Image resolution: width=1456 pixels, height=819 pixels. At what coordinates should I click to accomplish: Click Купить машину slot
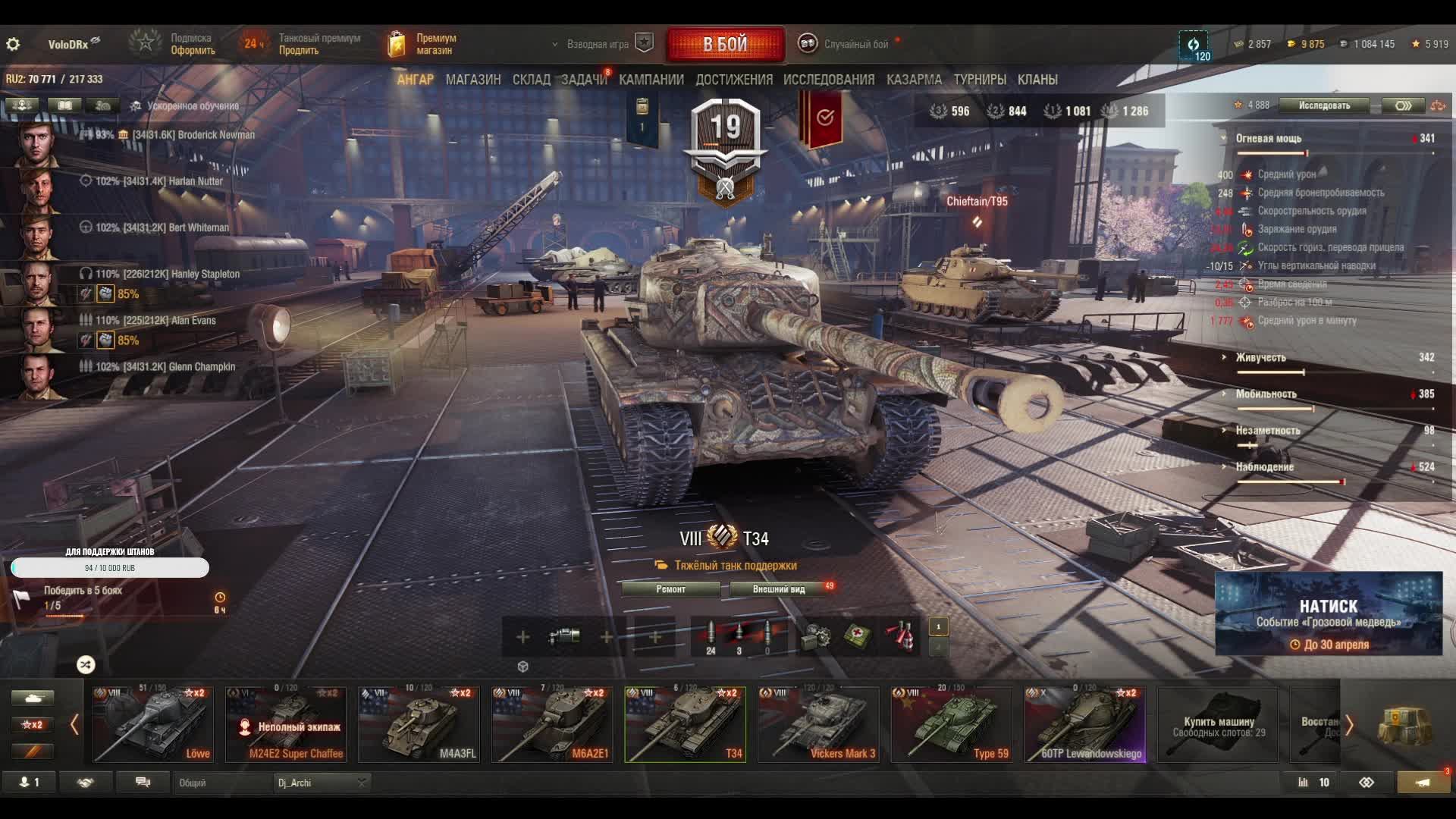1218,726
